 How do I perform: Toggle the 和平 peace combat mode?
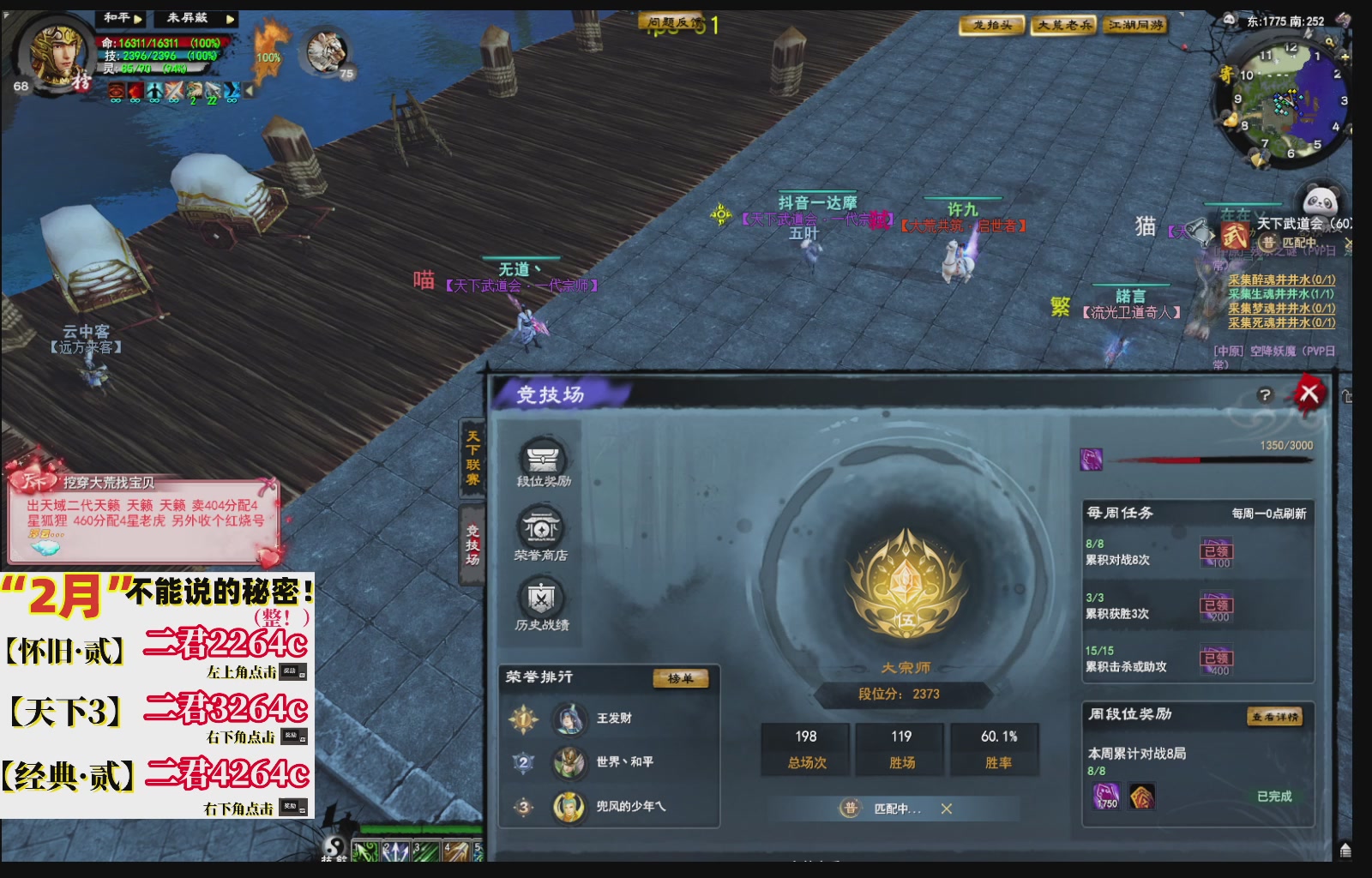click(116, 19)
